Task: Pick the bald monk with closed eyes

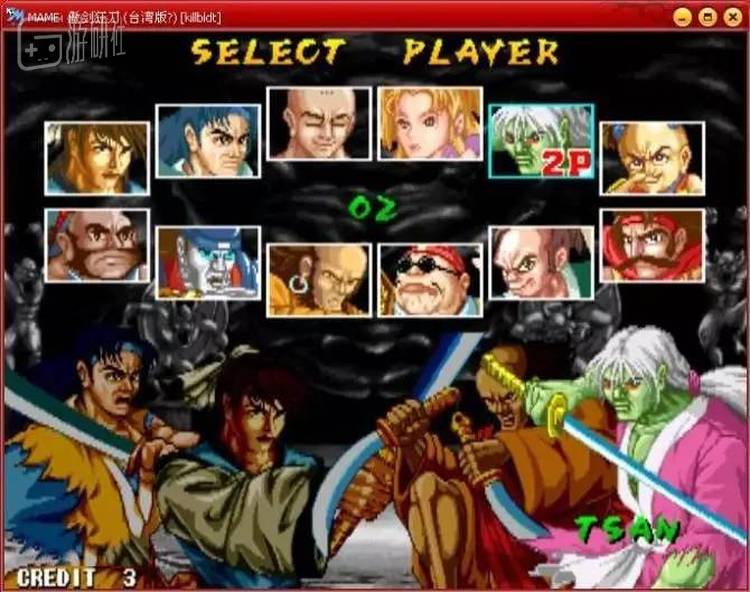Action: tap(319, 123)
